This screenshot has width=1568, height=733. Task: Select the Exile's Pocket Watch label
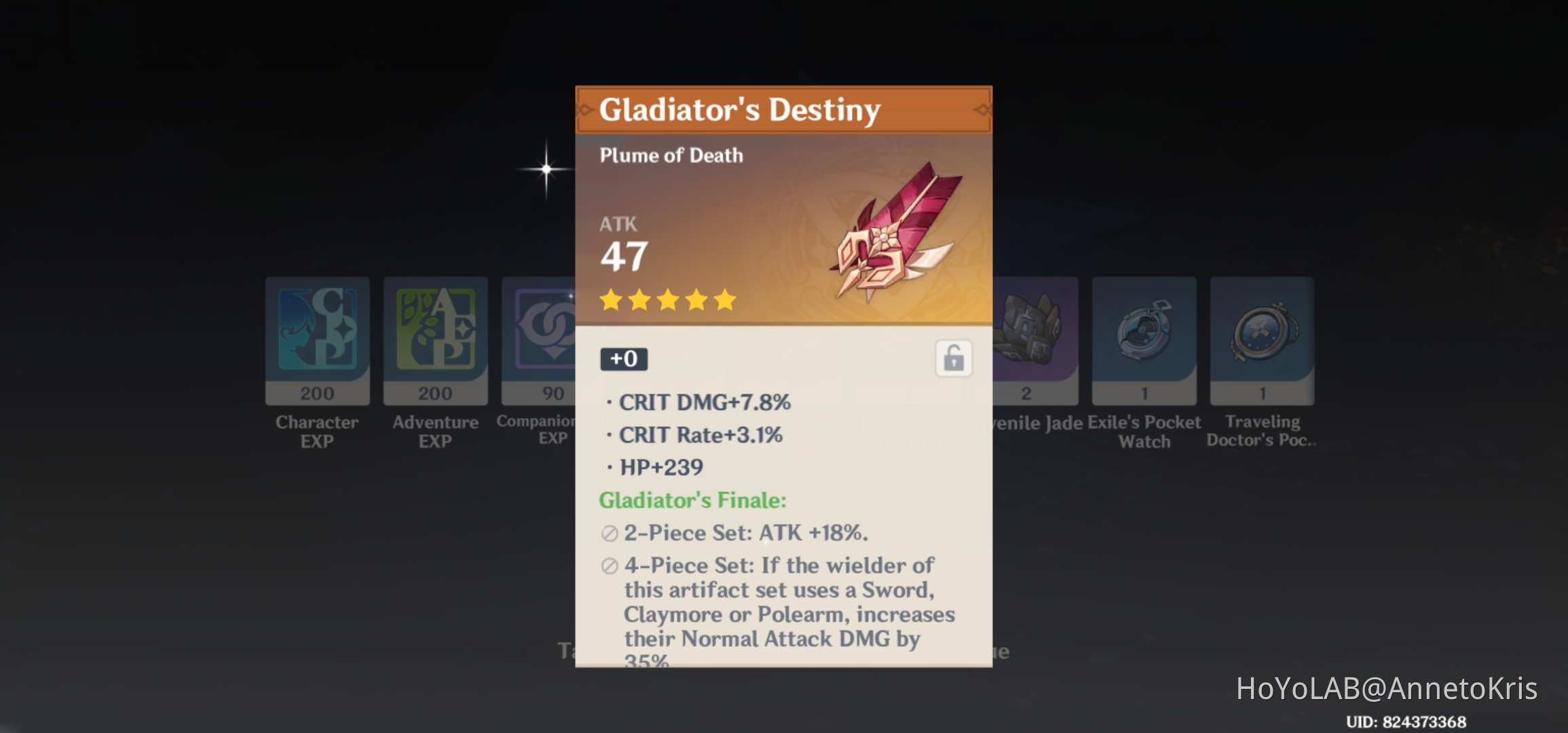click(x=1144, y=432)
